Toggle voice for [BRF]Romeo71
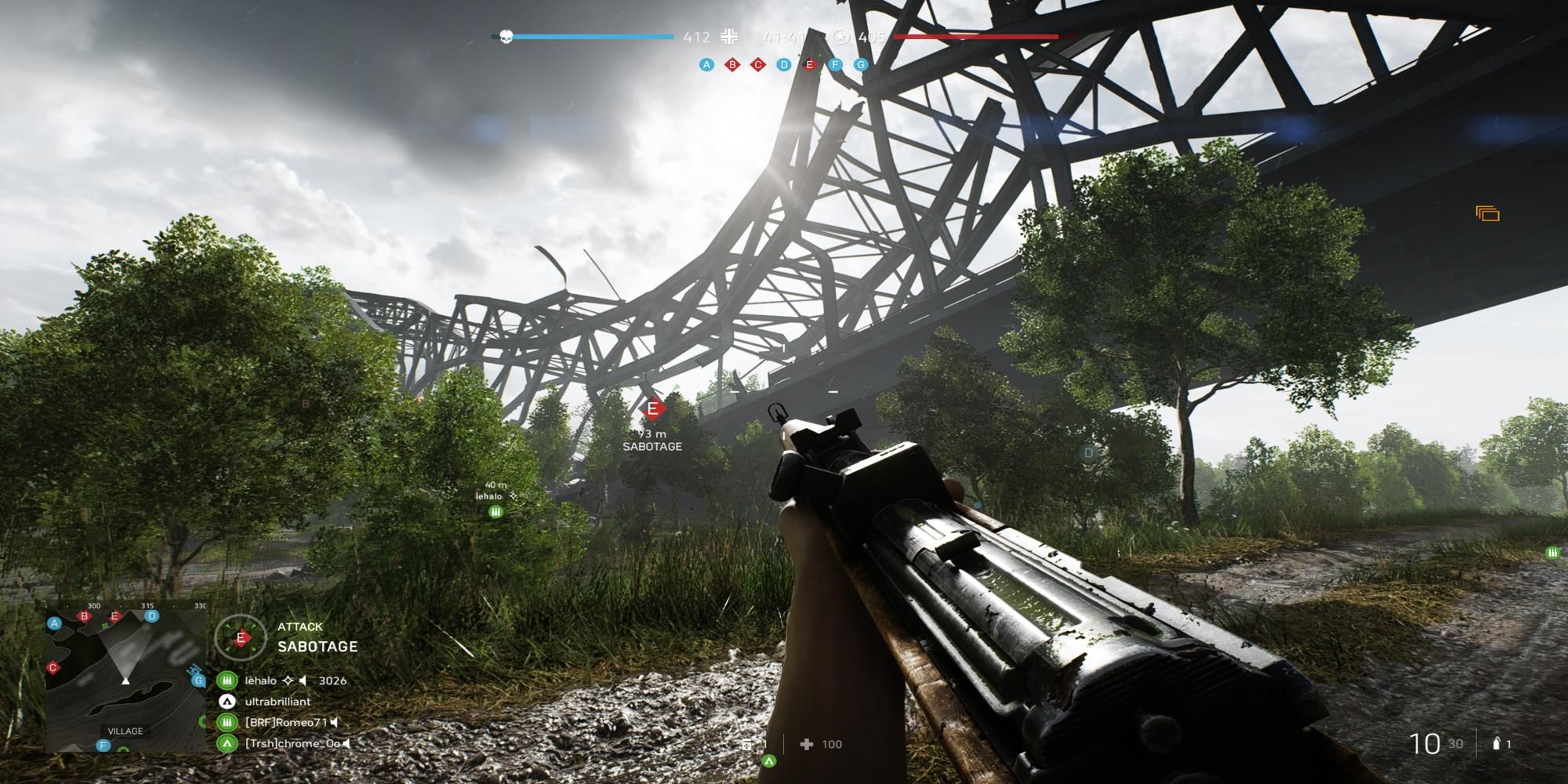 pyautogui.click(x=333, y=724)
